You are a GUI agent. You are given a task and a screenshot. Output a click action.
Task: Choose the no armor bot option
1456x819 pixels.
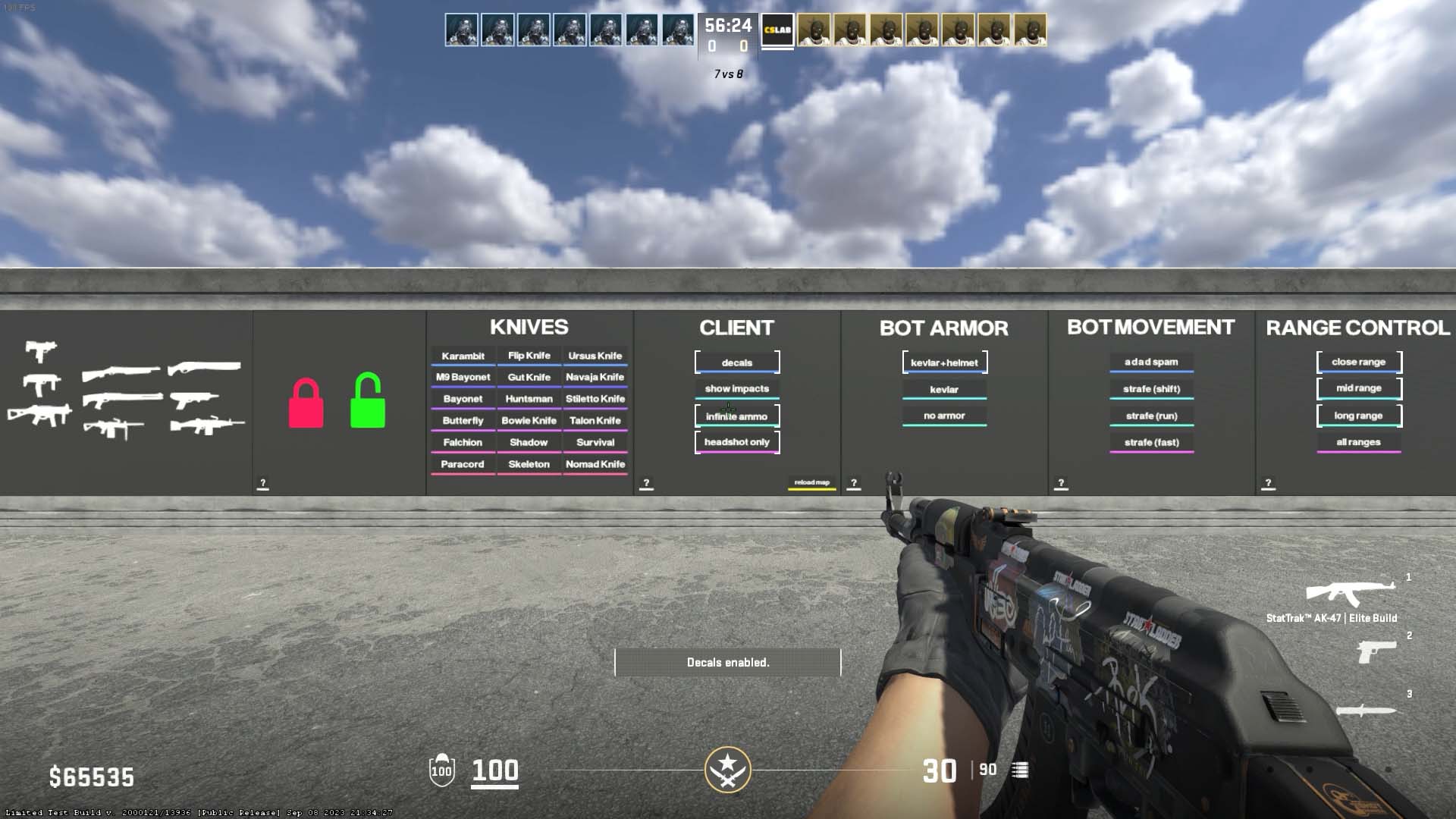click(x=944, y=416)
